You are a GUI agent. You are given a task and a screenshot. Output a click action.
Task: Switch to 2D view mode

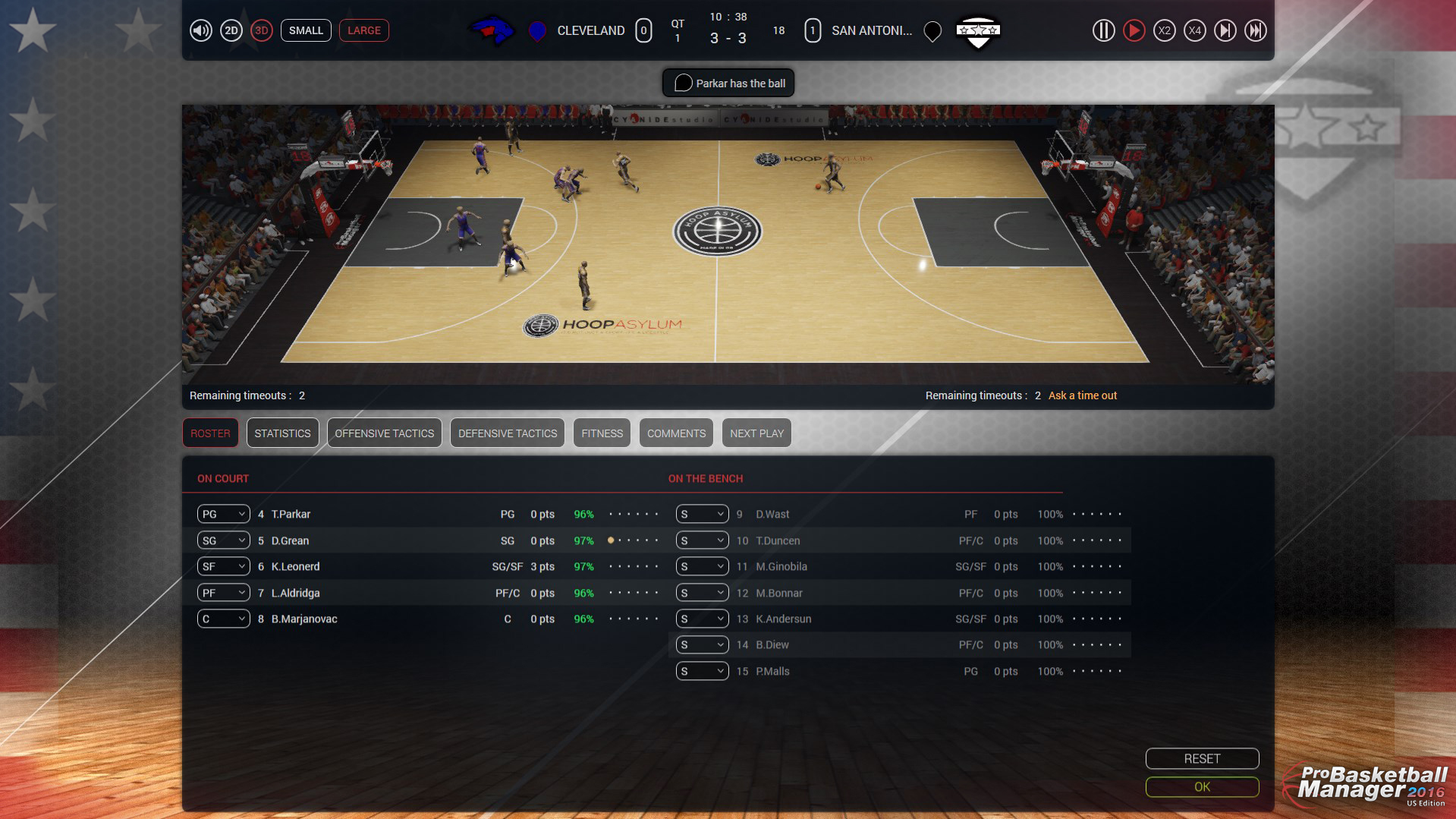click(231, 30)
